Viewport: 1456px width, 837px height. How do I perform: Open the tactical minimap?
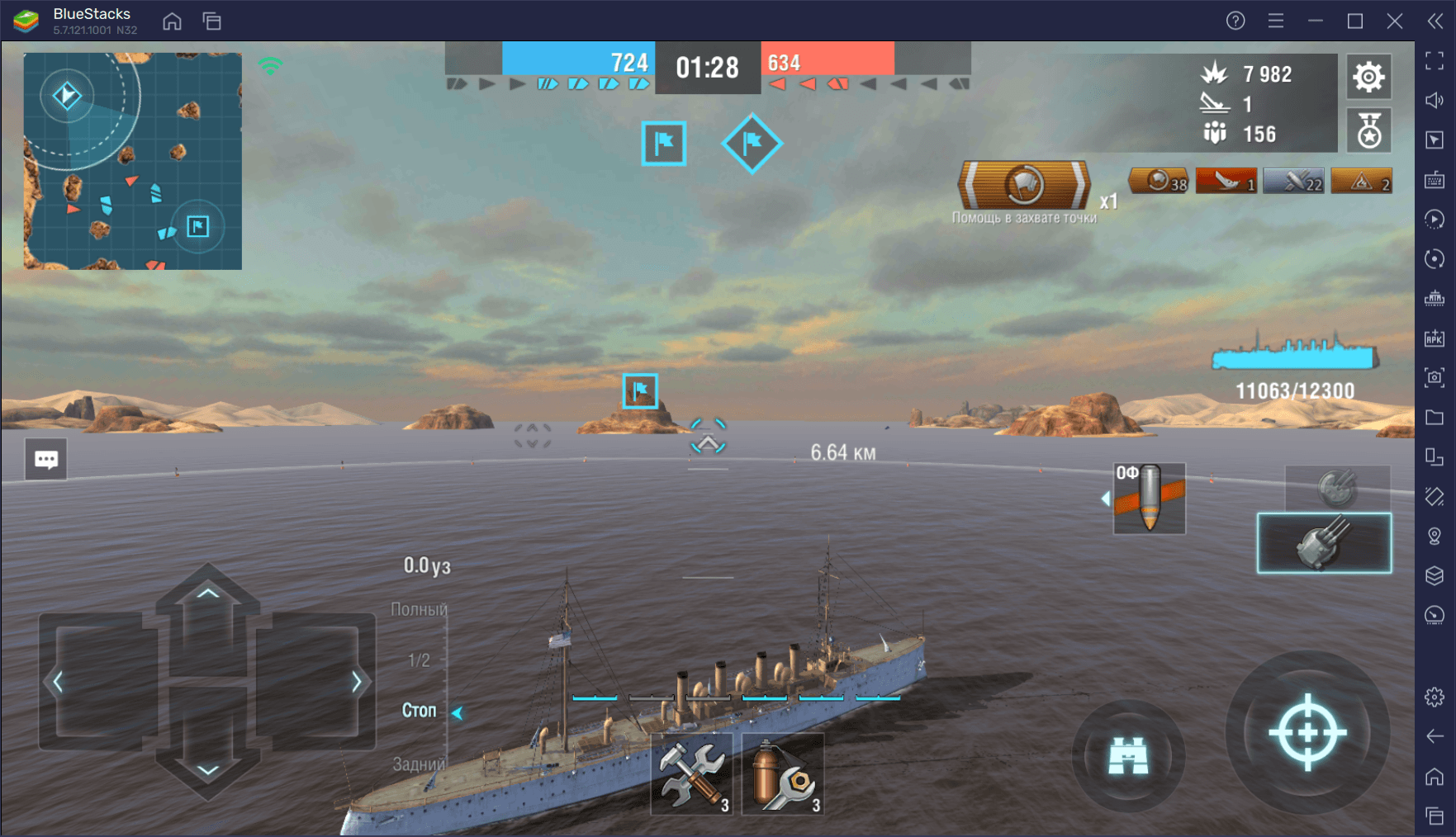(133, 161)
